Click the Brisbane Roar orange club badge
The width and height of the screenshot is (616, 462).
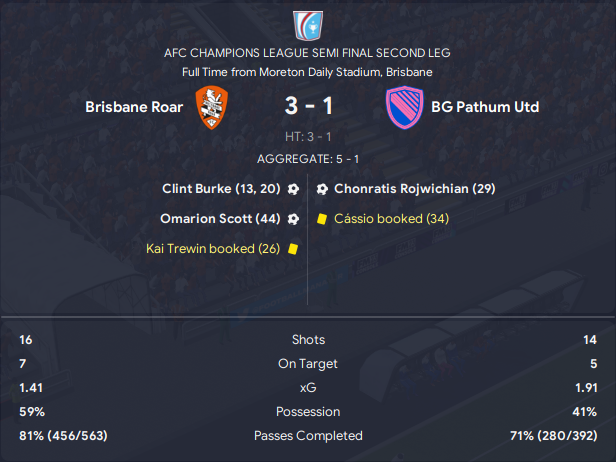212,106
